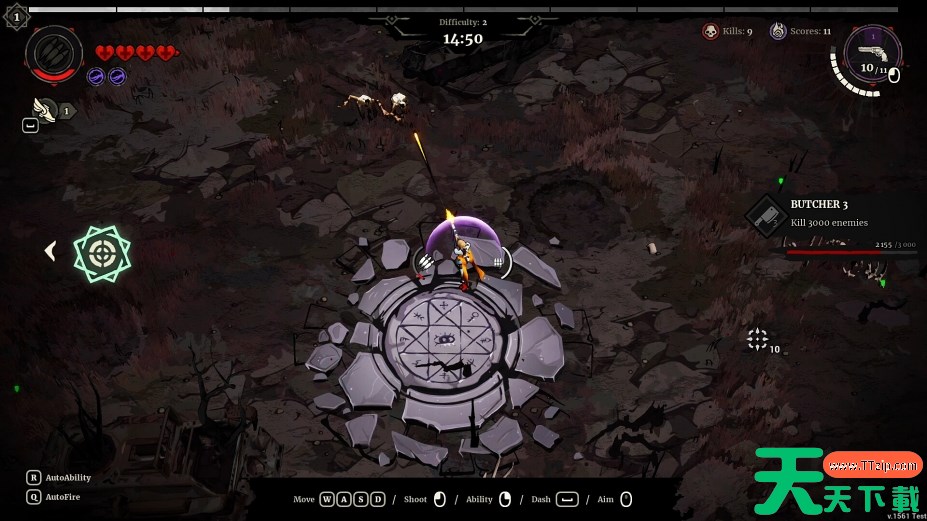Click the white arrow beside the sigil
927x521 pixels.
point(50,251)
